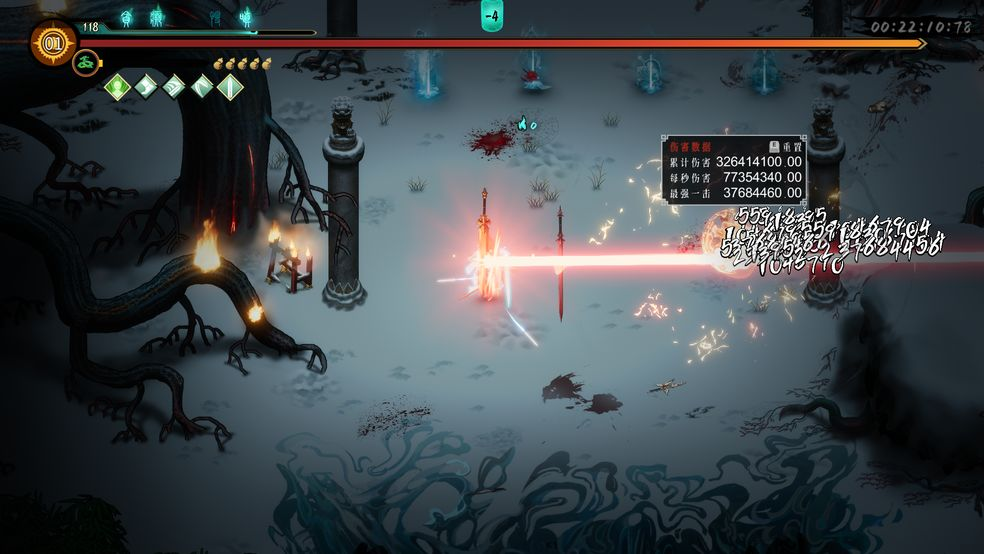Trigger the crescent slash skill icon
The width and height of the screenshot is (984, 554).
pyautogui.click(x=202, y=88)
